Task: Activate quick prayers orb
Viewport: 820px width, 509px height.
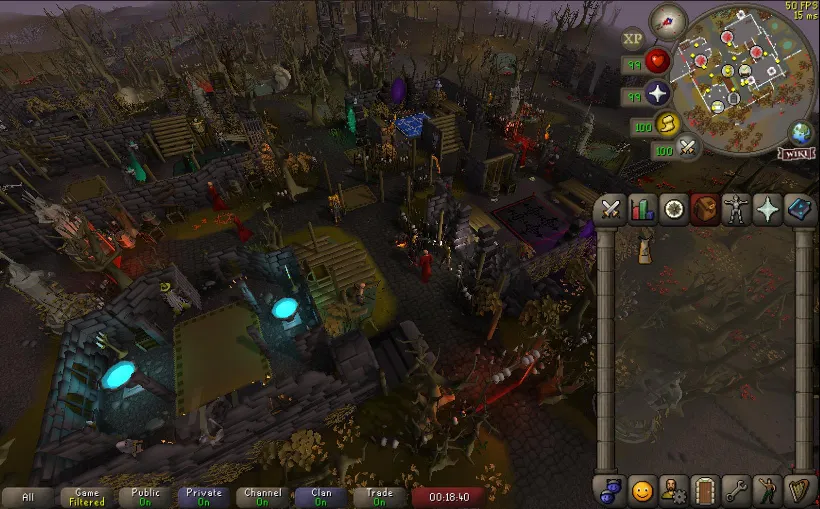Action: click(657, 95)
